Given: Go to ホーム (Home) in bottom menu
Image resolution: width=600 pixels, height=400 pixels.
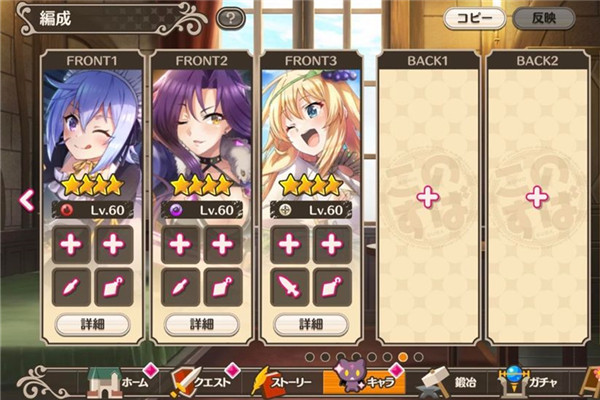Looking at the screenshot, I should (118, 382).
